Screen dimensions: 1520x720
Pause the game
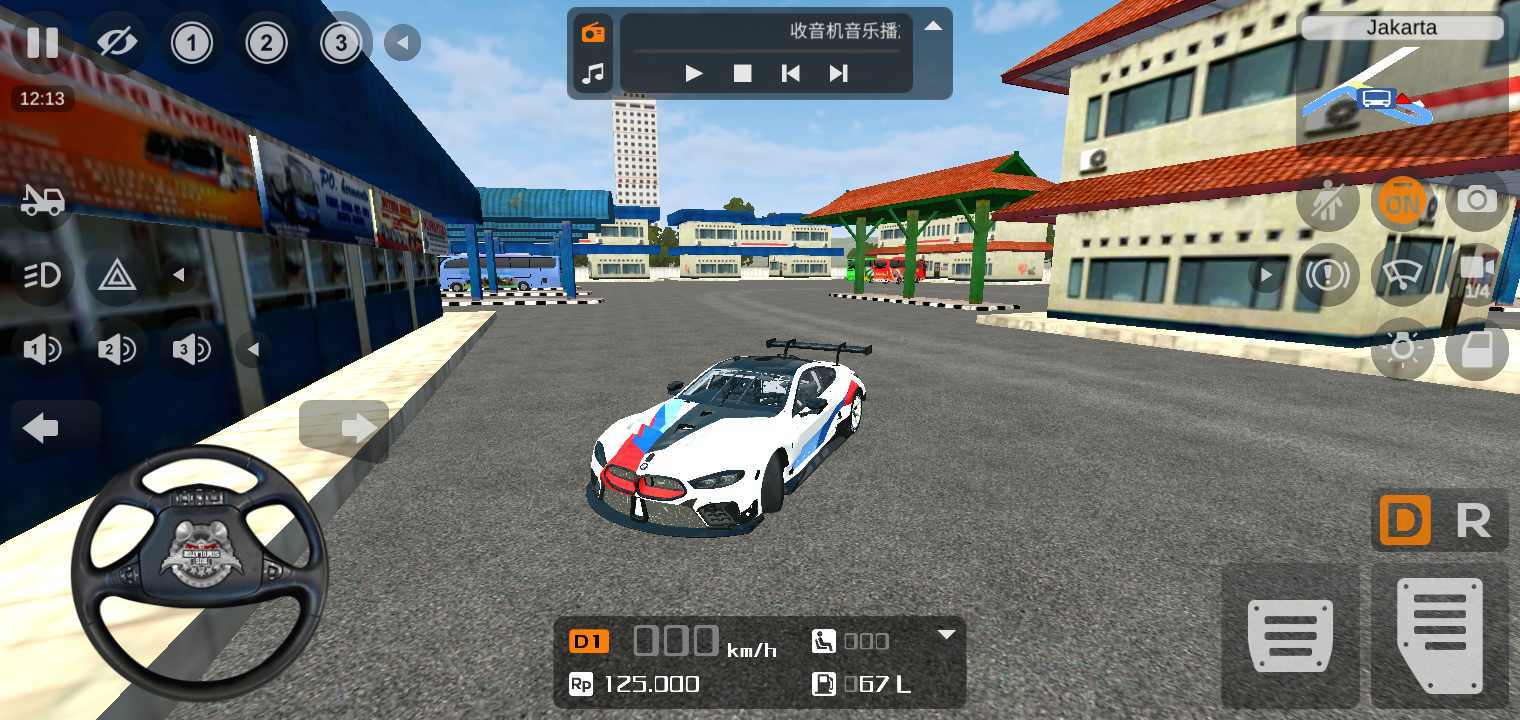point(42,43)
